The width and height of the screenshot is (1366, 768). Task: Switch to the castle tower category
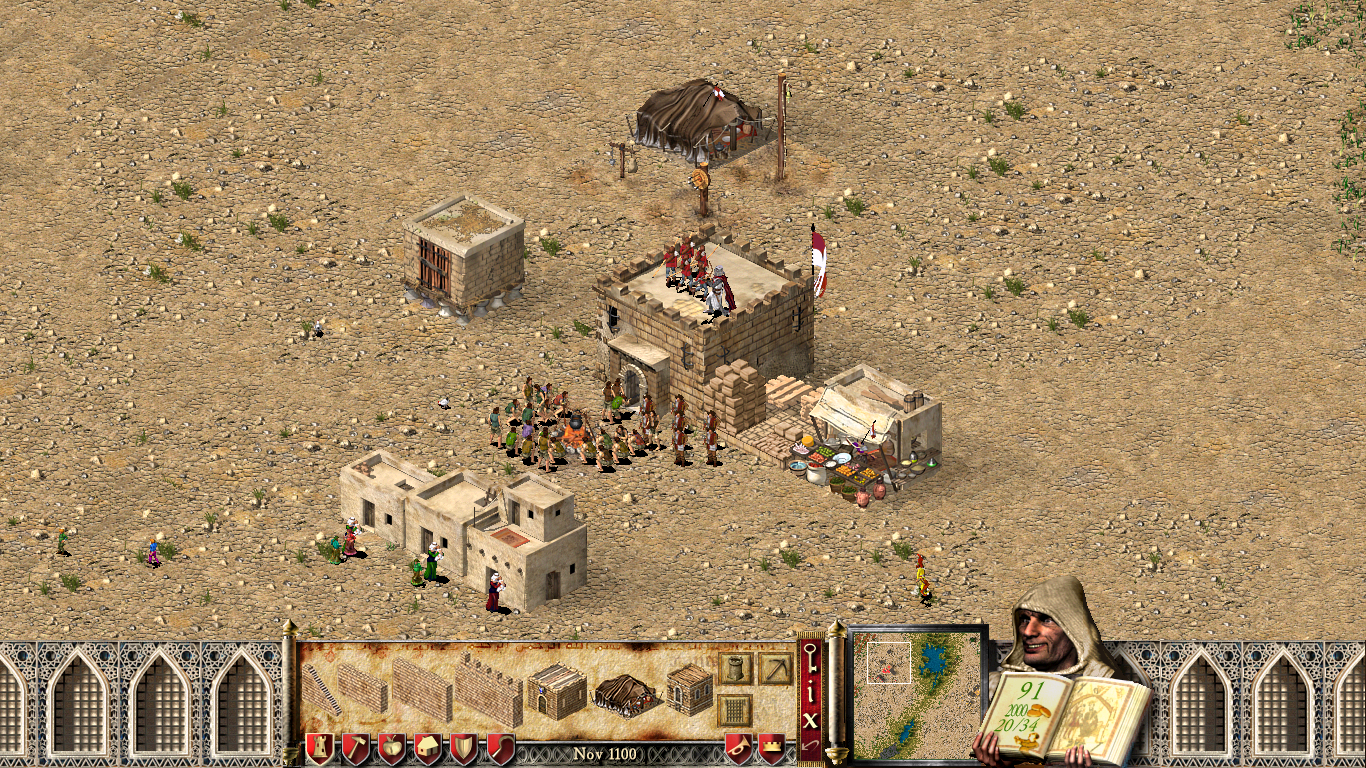(x=320, y=748)
